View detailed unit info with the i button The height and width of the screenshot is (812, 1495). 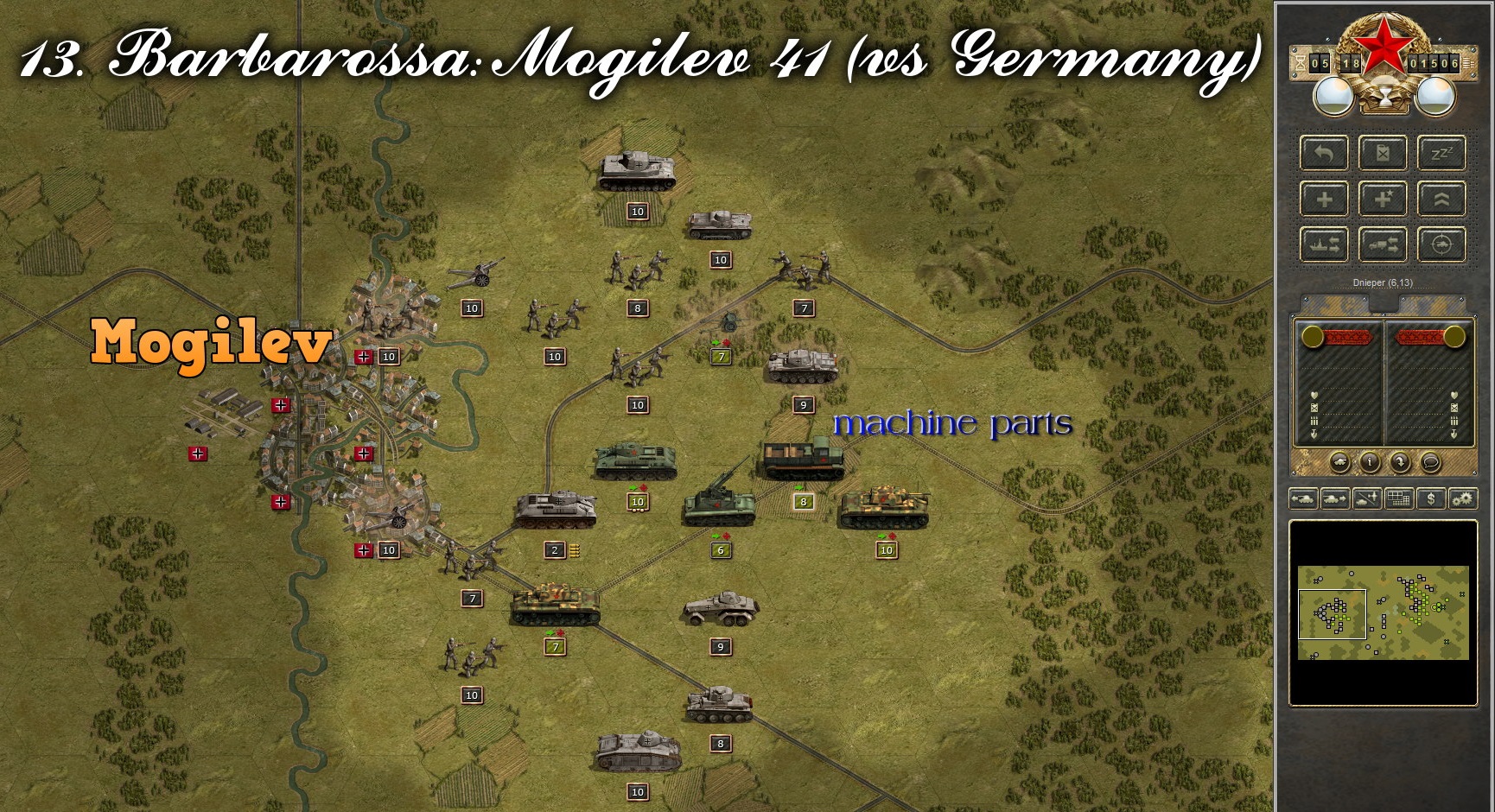pos(1370,462)
